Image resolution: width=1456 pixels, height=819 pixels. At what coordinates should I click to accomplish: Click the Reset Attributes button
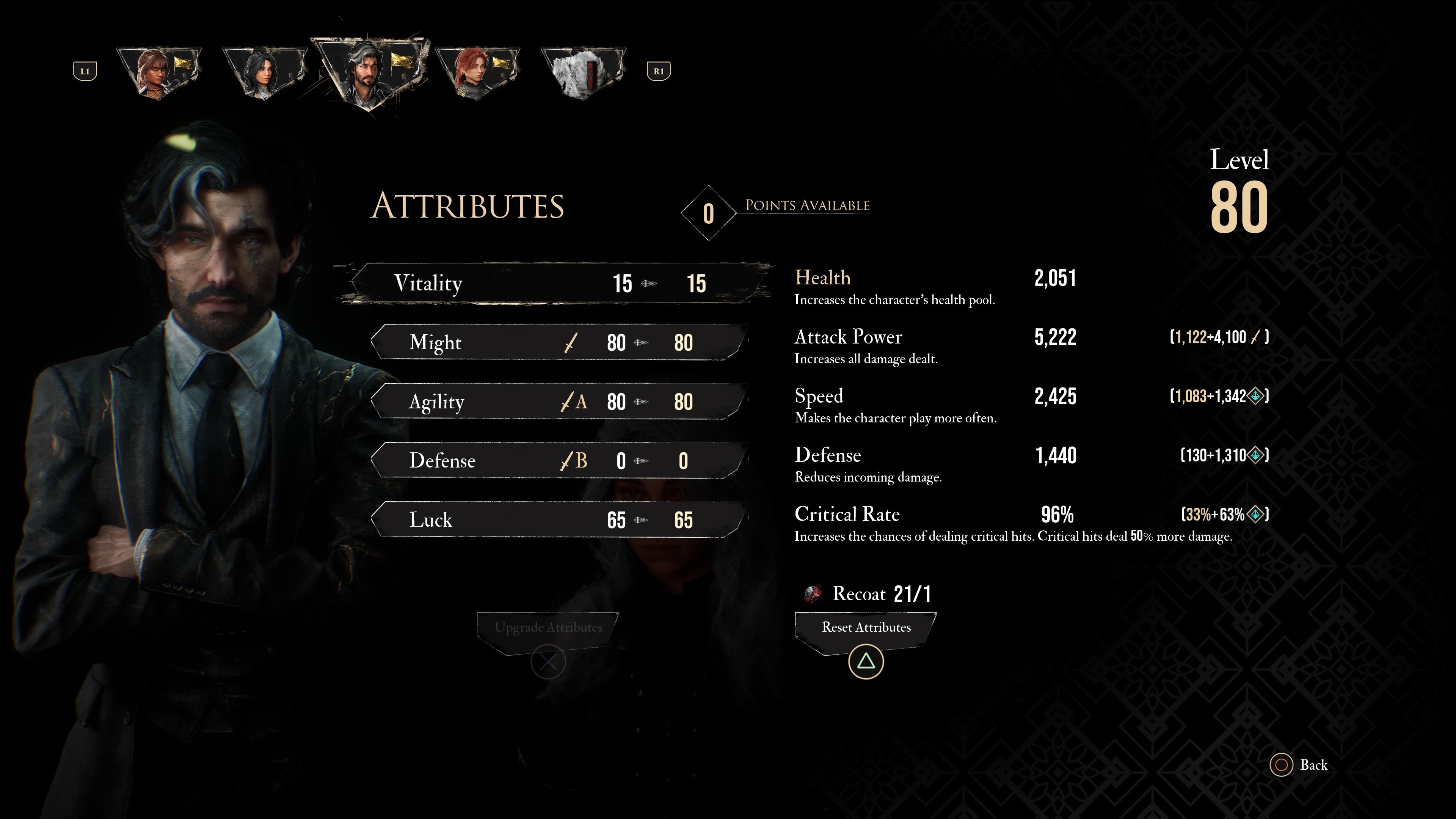tap(864, 628)
